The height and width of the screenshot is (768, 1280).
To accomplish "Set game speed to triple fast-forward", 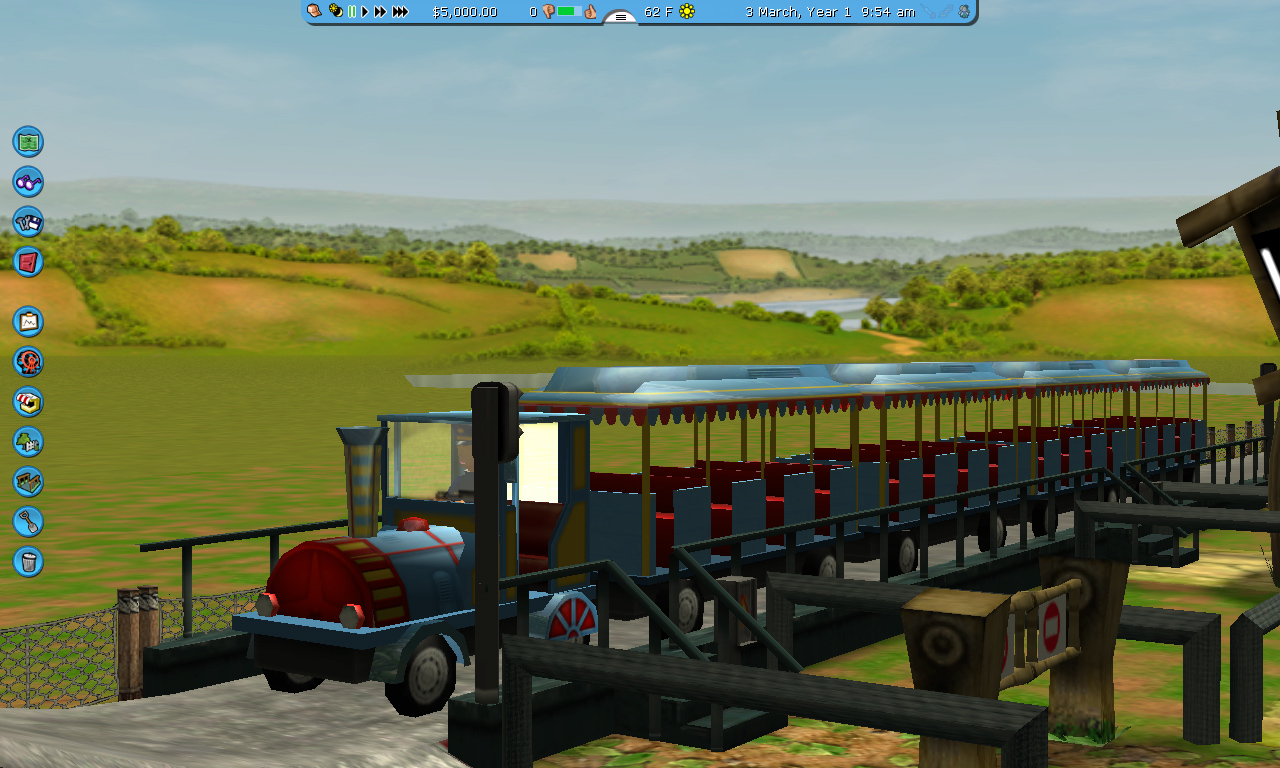I will [x=400, y=12].
